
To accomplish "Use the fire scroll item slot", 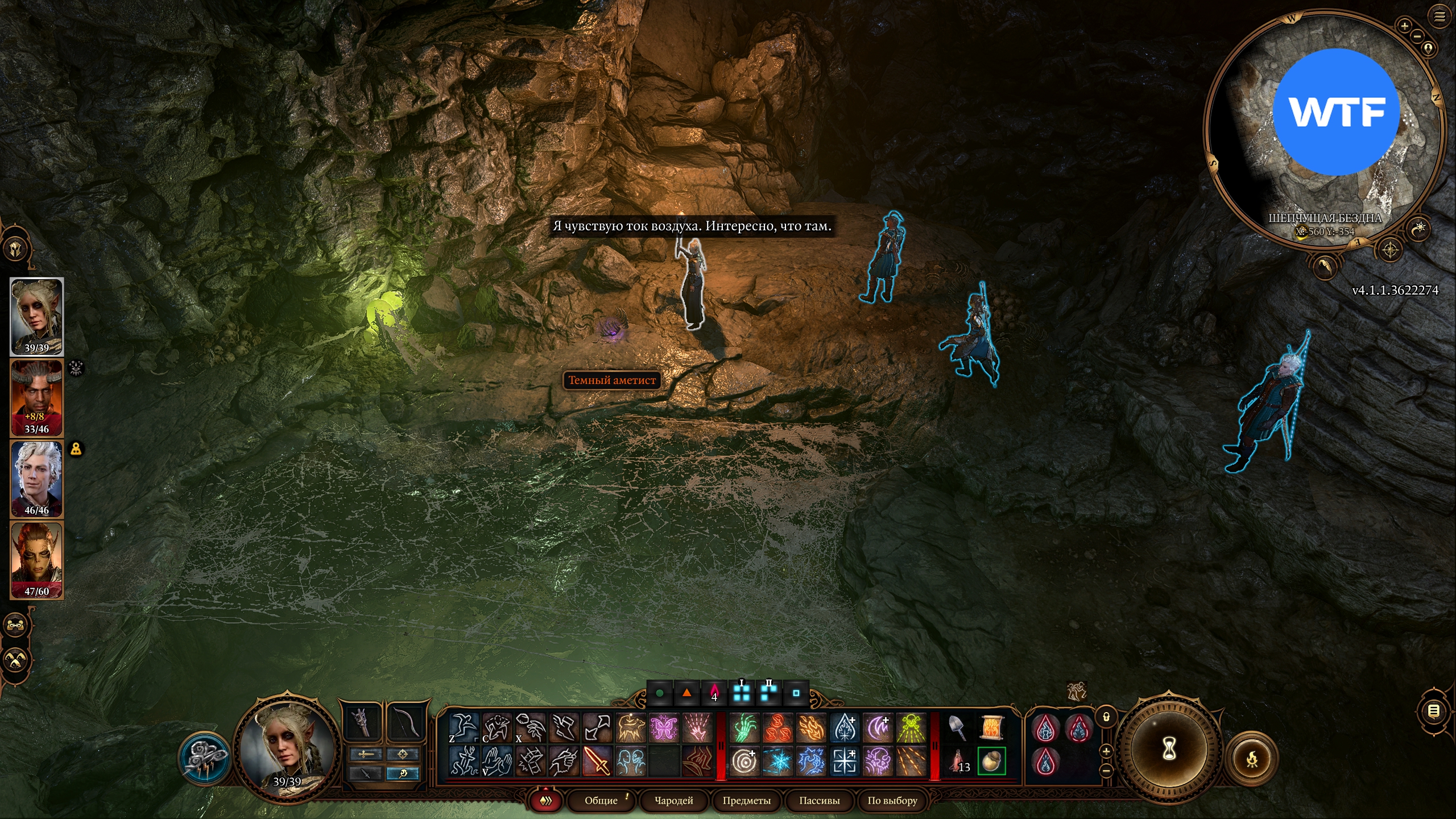I will click(992, 728).
